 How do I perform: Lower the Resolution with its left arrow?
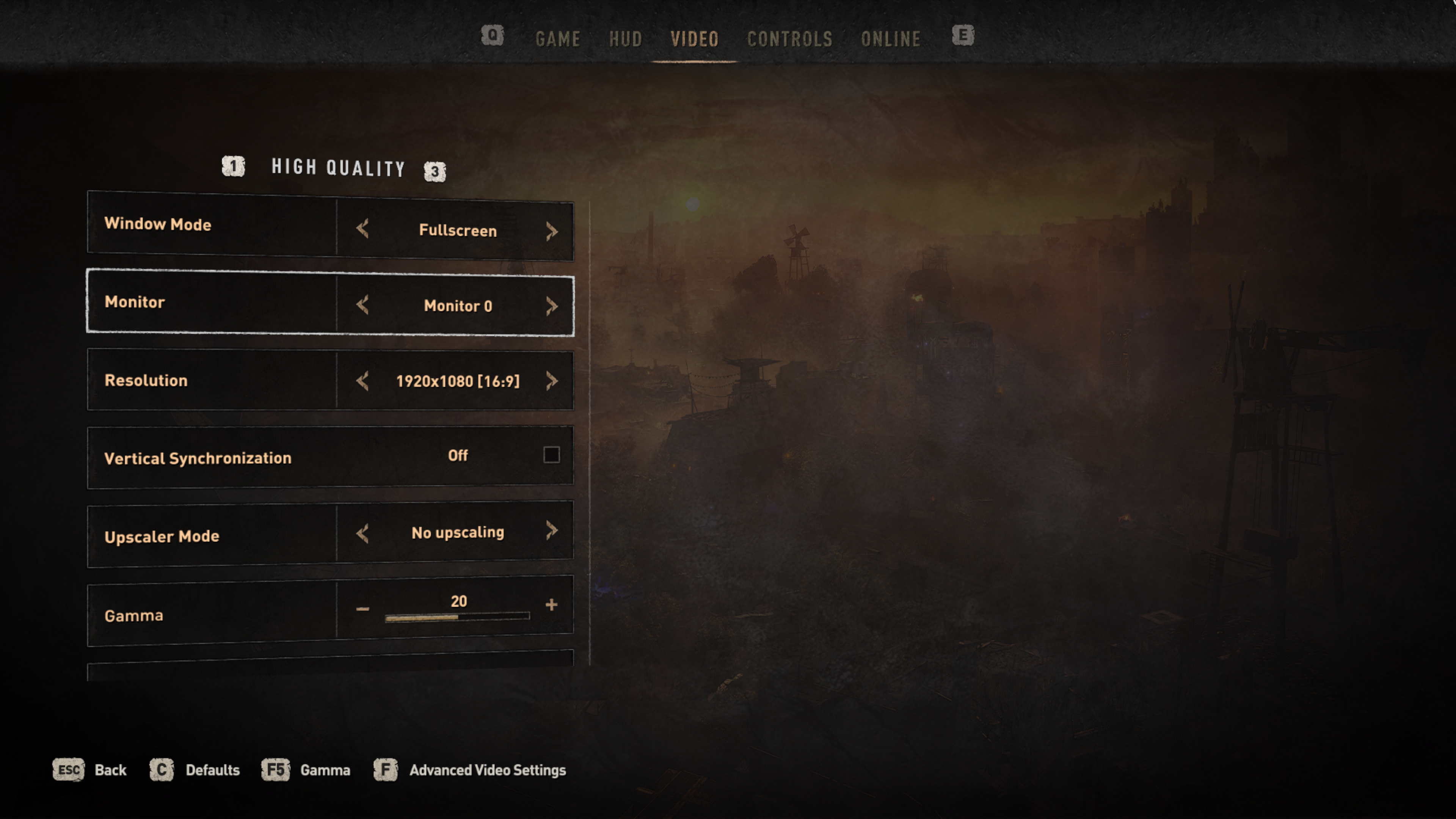(x=362, y=381)
